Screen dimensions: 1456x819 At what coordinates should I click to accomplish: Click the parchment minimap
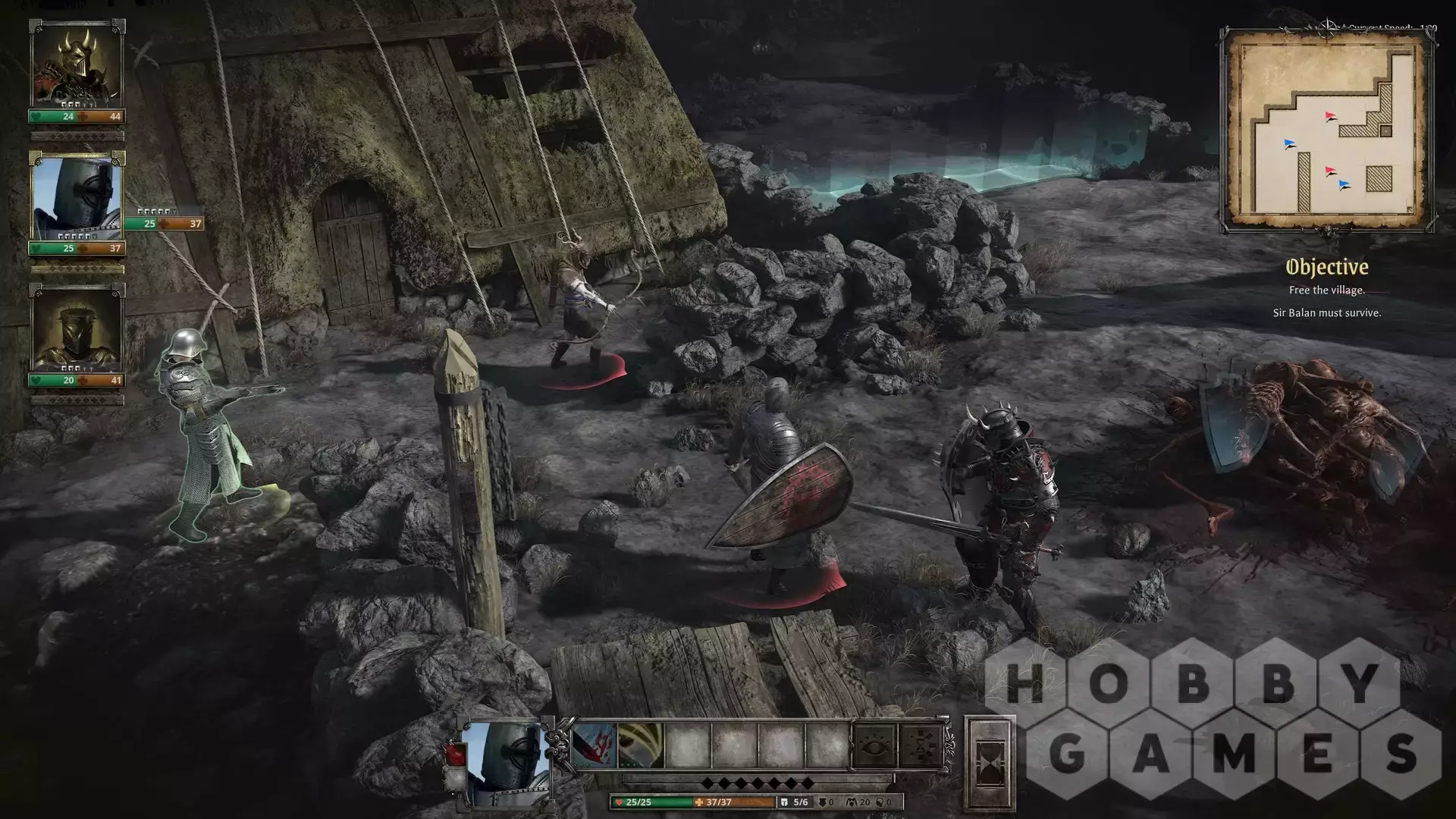tap(1327, 130)
